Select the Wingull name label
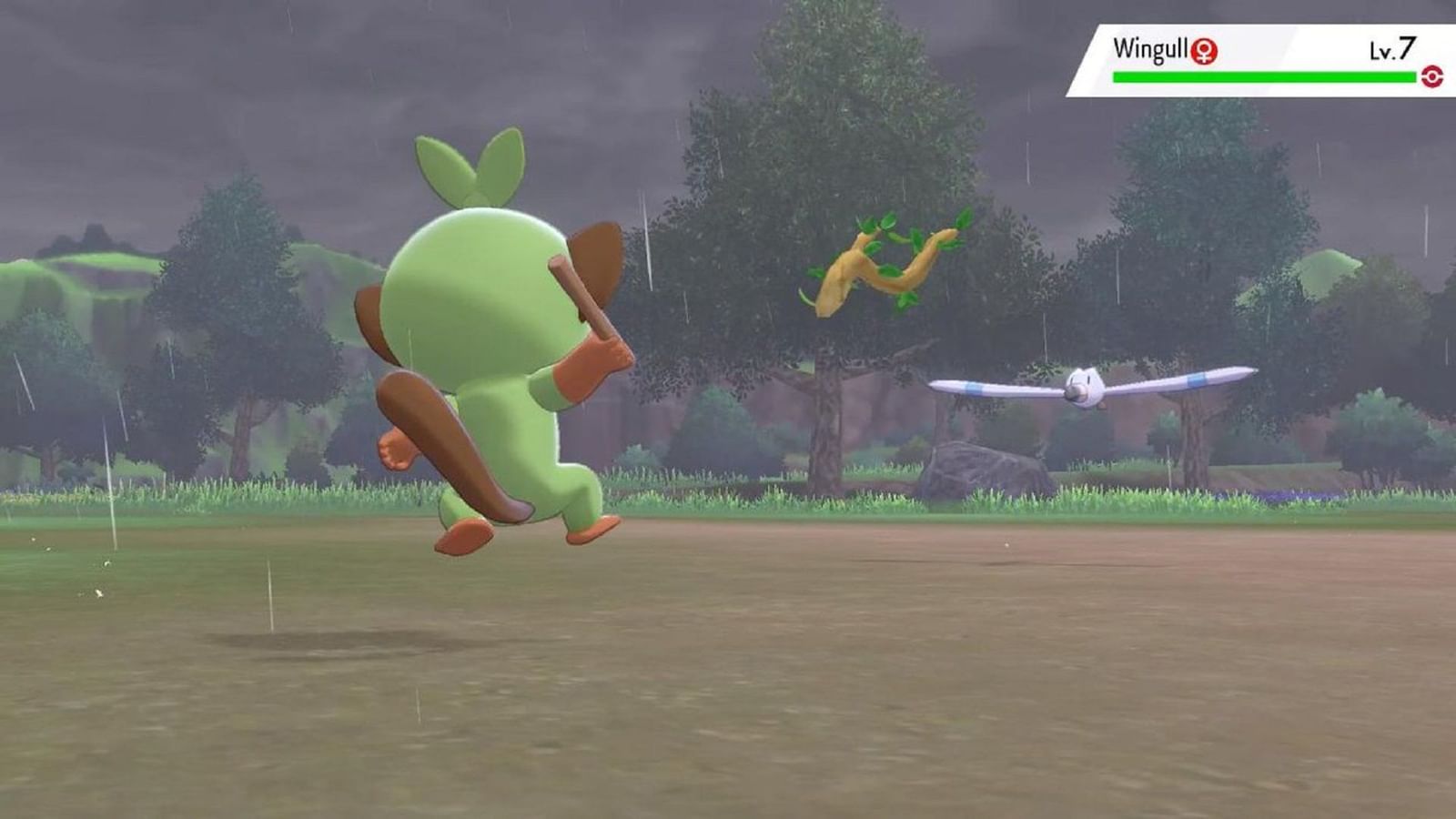 point(1151,50)
